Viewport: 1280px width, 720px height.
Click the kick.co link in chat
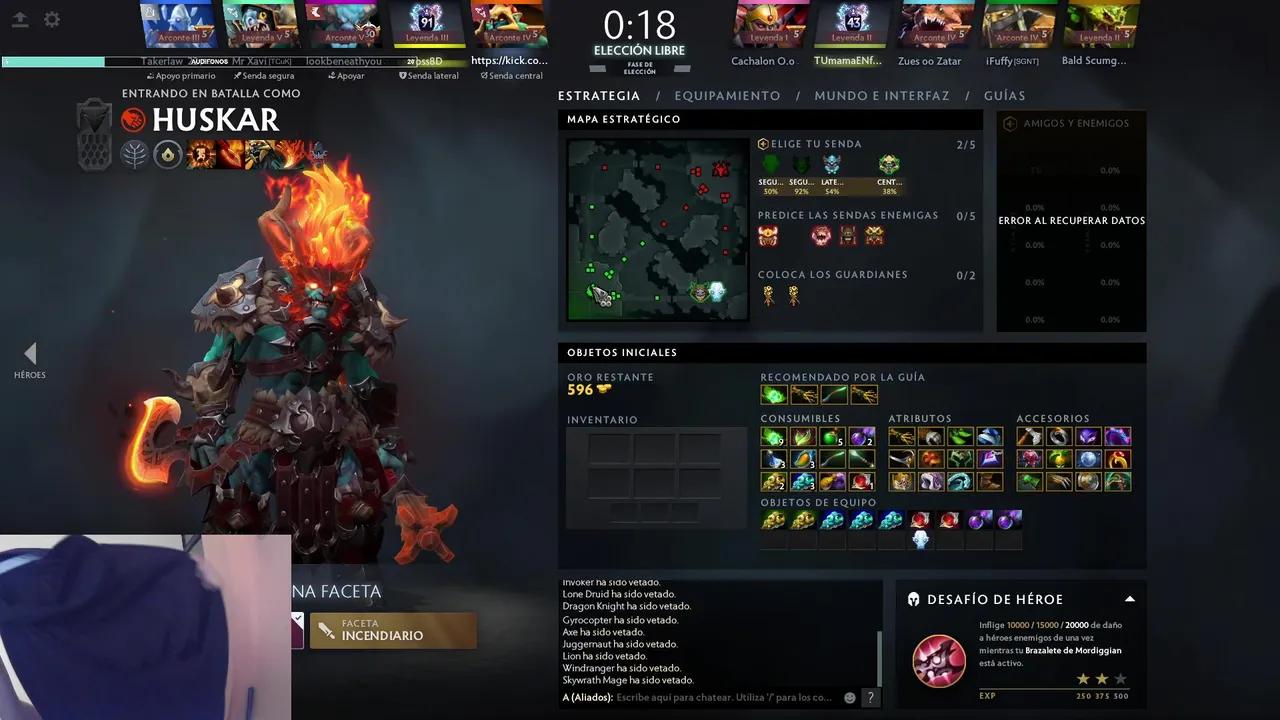[x=512, y=61]
